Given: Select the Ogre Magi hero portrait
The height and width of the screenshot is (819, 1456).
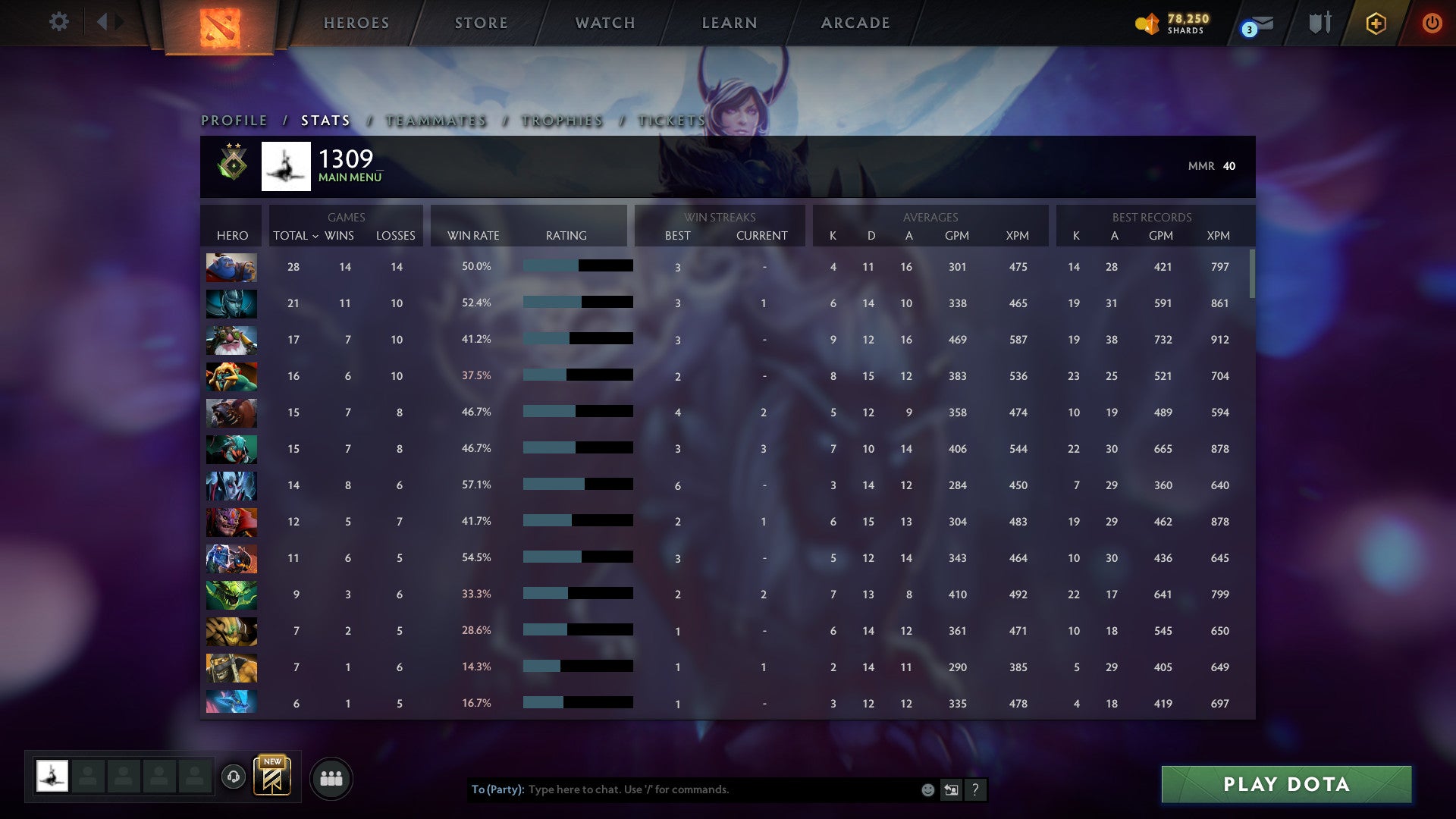Looking at the screenshot, I should point(231,267).
